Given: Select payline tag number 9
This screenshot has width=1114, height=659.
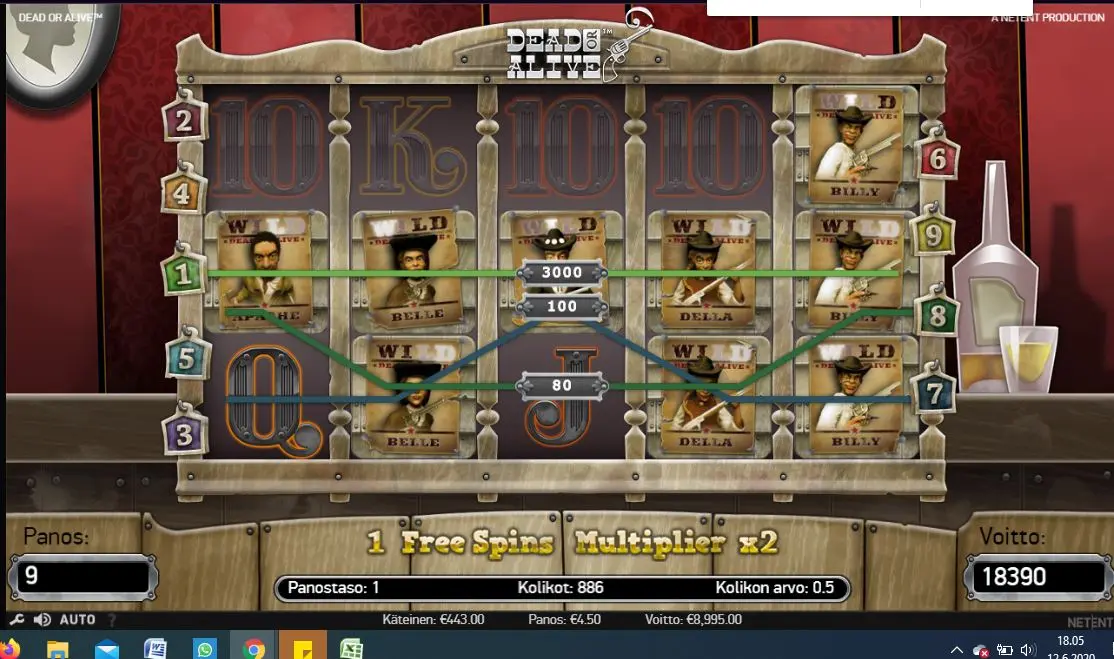Looking at the screenshot, I should (x=932, y=236).
